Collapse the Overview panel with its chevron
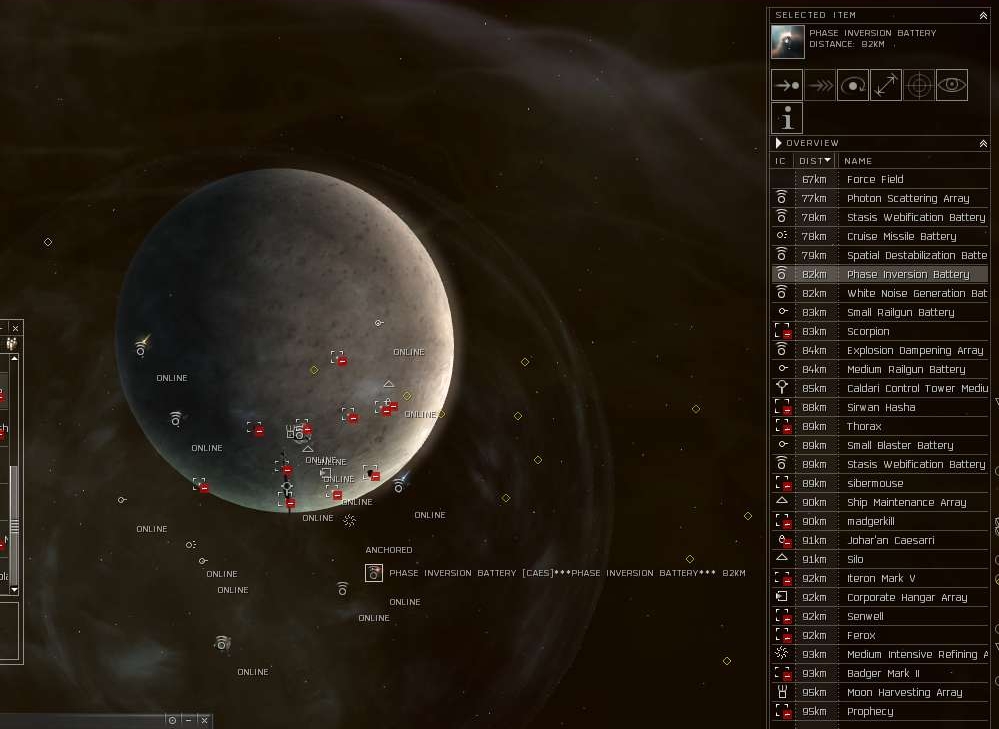The height and width of the screenshot is (729, 999). pyautogui.click(x=983, y=143)
